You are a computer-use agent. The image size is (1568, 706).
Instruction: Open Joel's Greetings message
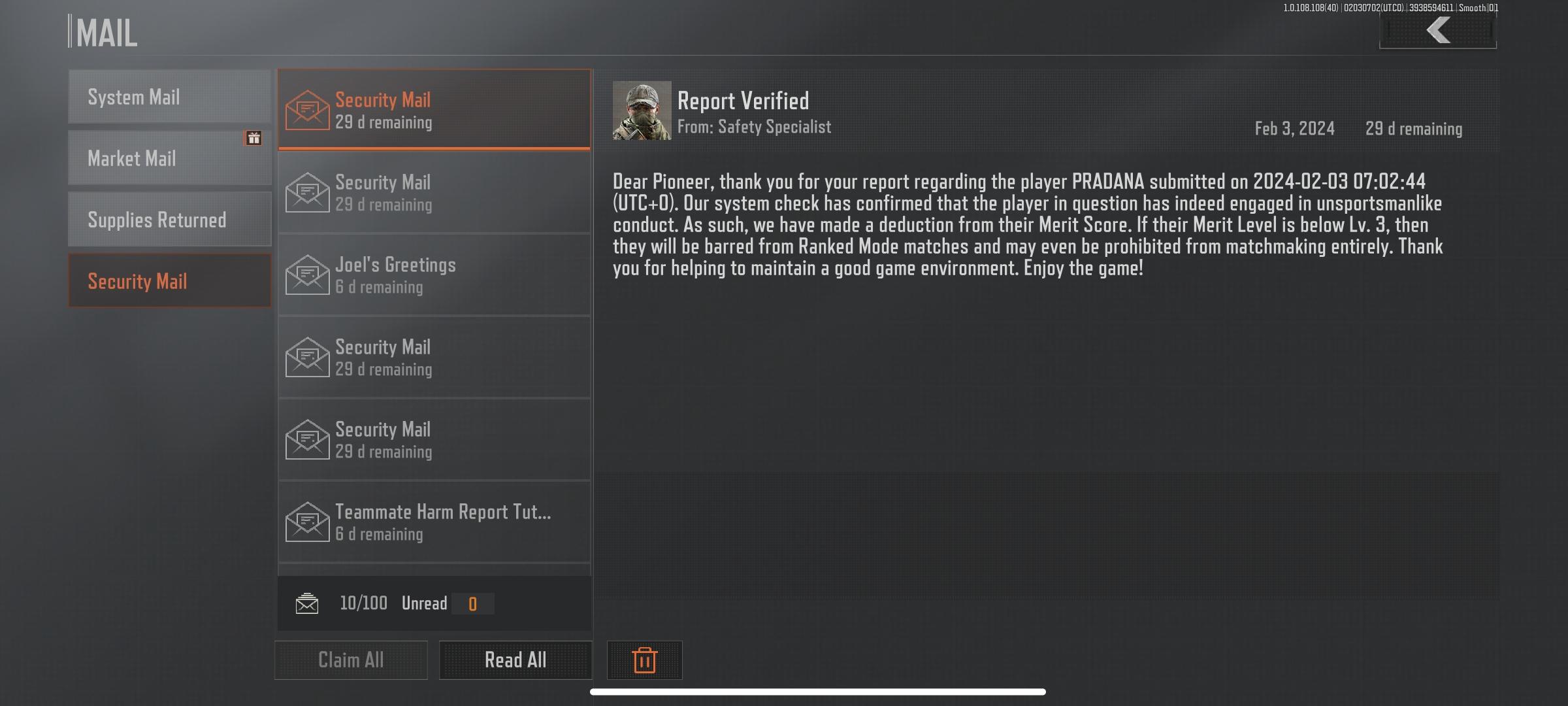click(434, 274)
